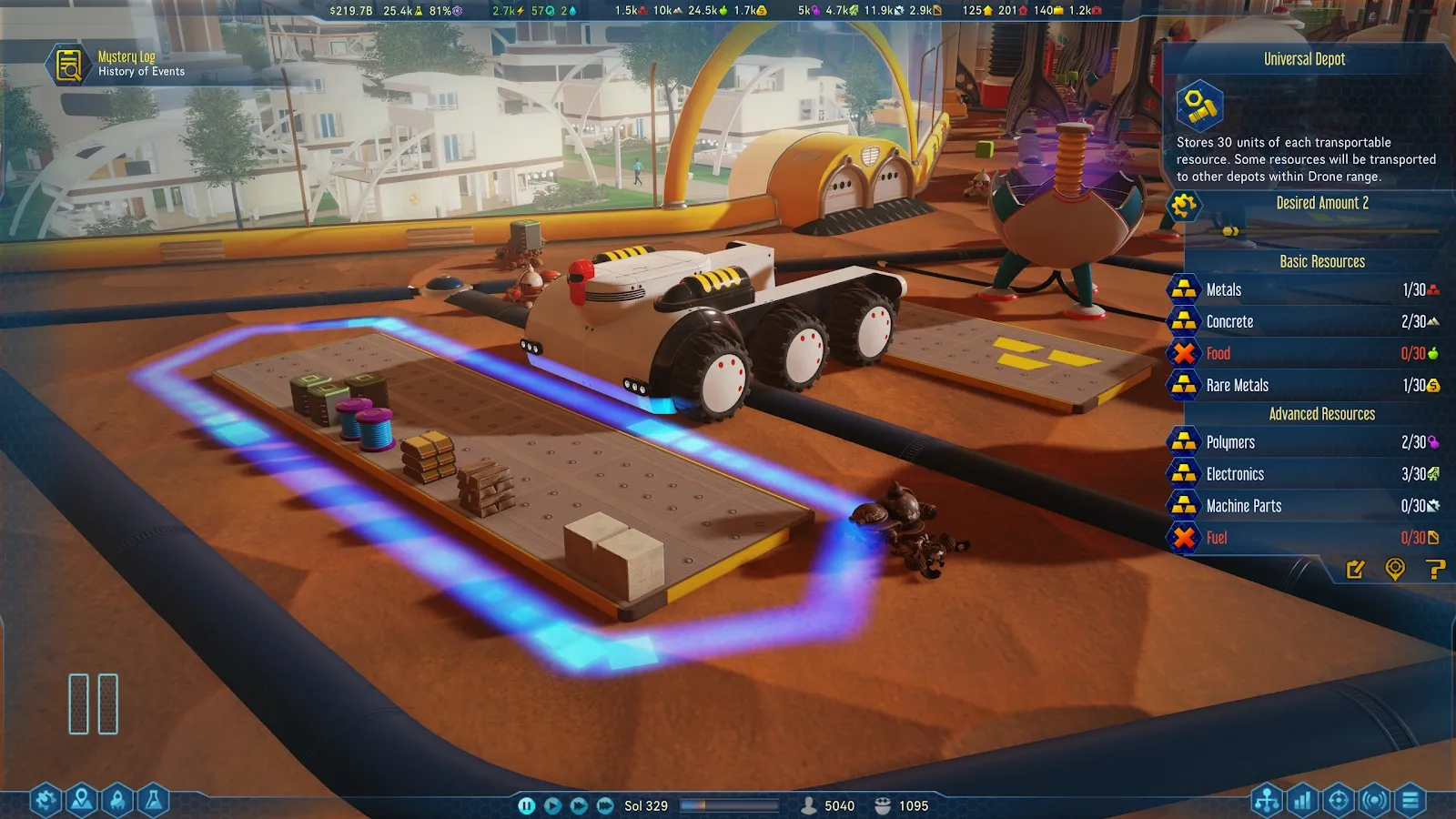Click the rocket resupply icon
The width and height of the screenshot is (1456, 819).
(x=117, y=801)
